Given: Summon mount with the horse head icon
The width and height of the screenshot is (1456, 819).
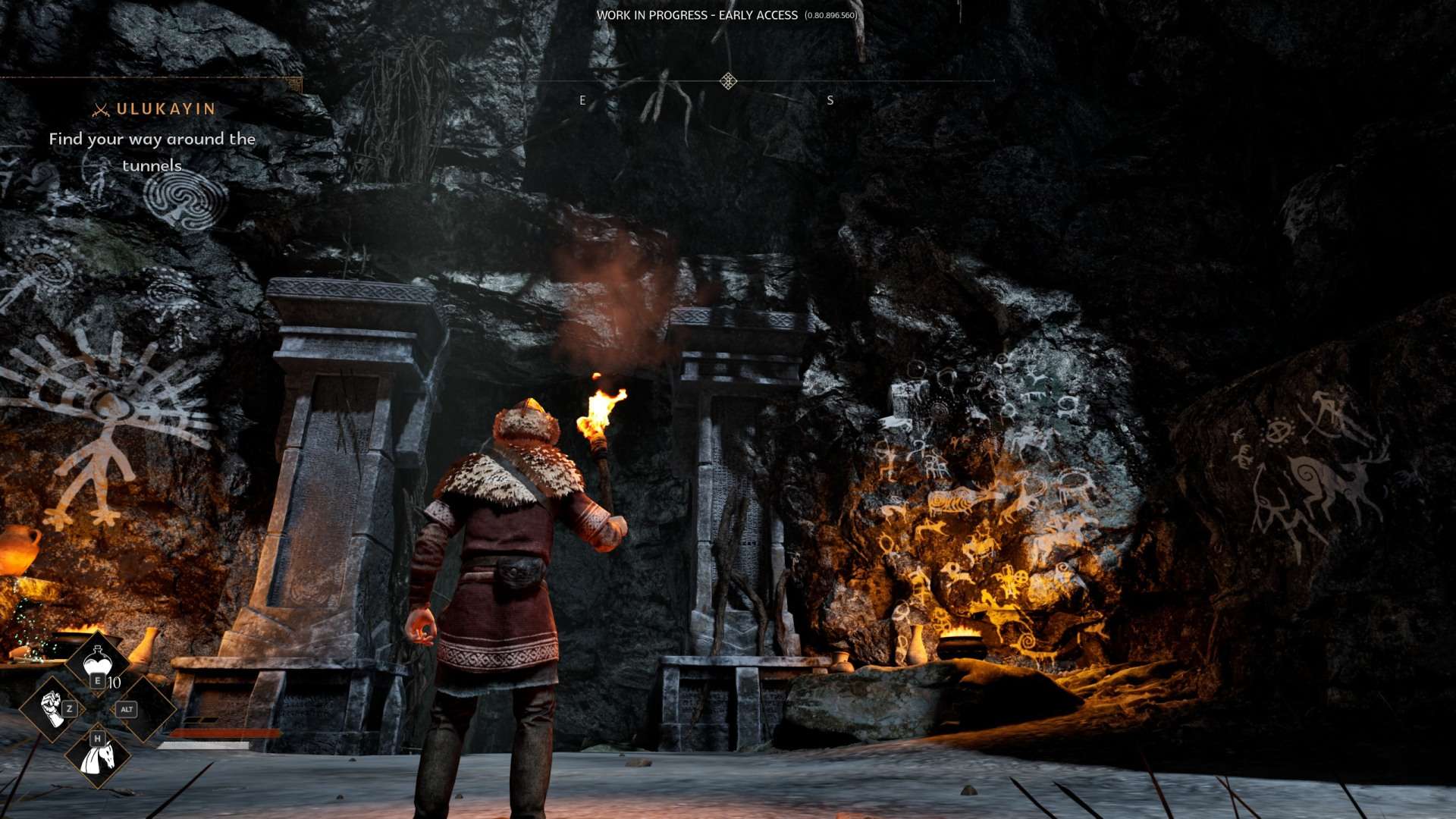Looking at the screenshot, I should pos(98,756).
